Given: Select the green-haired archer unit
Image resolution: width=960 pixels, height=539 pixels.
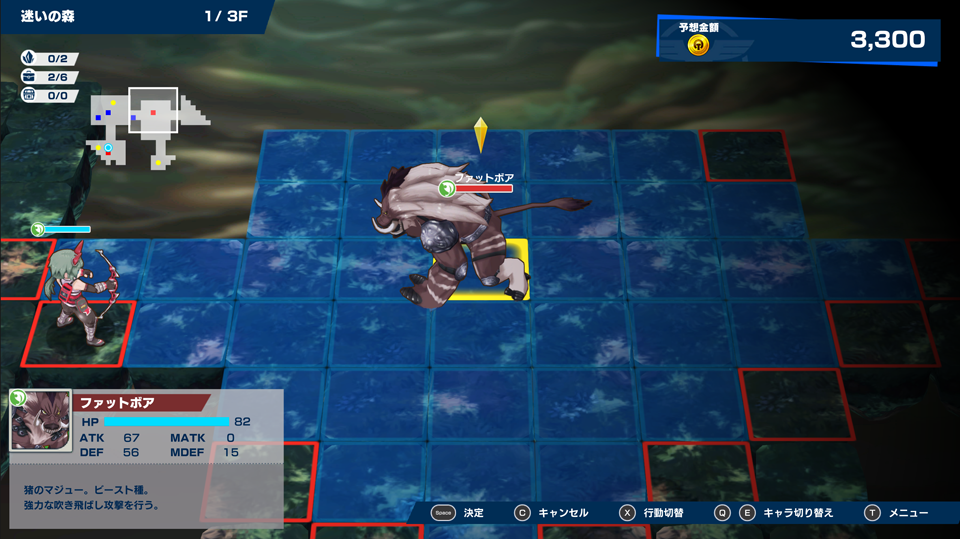Looking at the screenshot, I should pyautogui.click(x=80, y=296).
